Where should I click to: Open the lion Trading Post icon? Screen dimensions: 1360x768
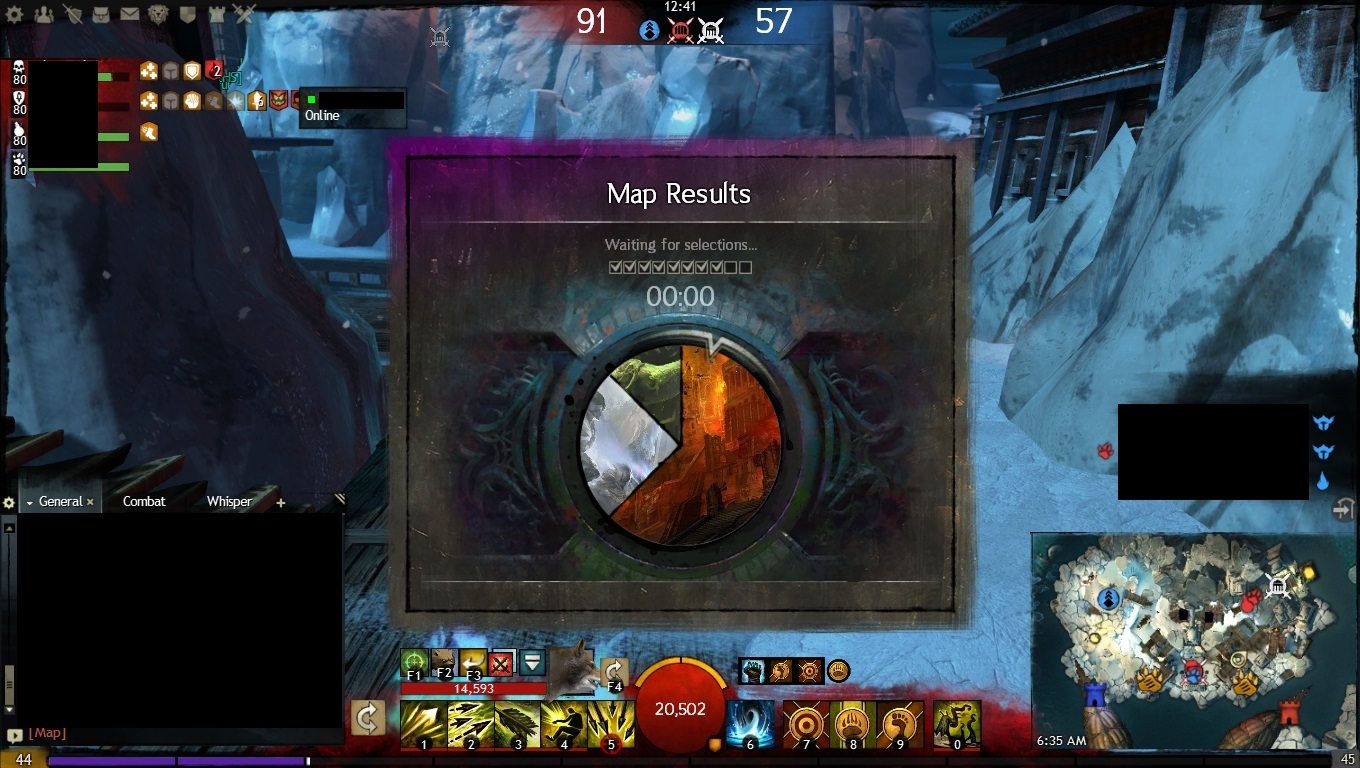(159, 14)
